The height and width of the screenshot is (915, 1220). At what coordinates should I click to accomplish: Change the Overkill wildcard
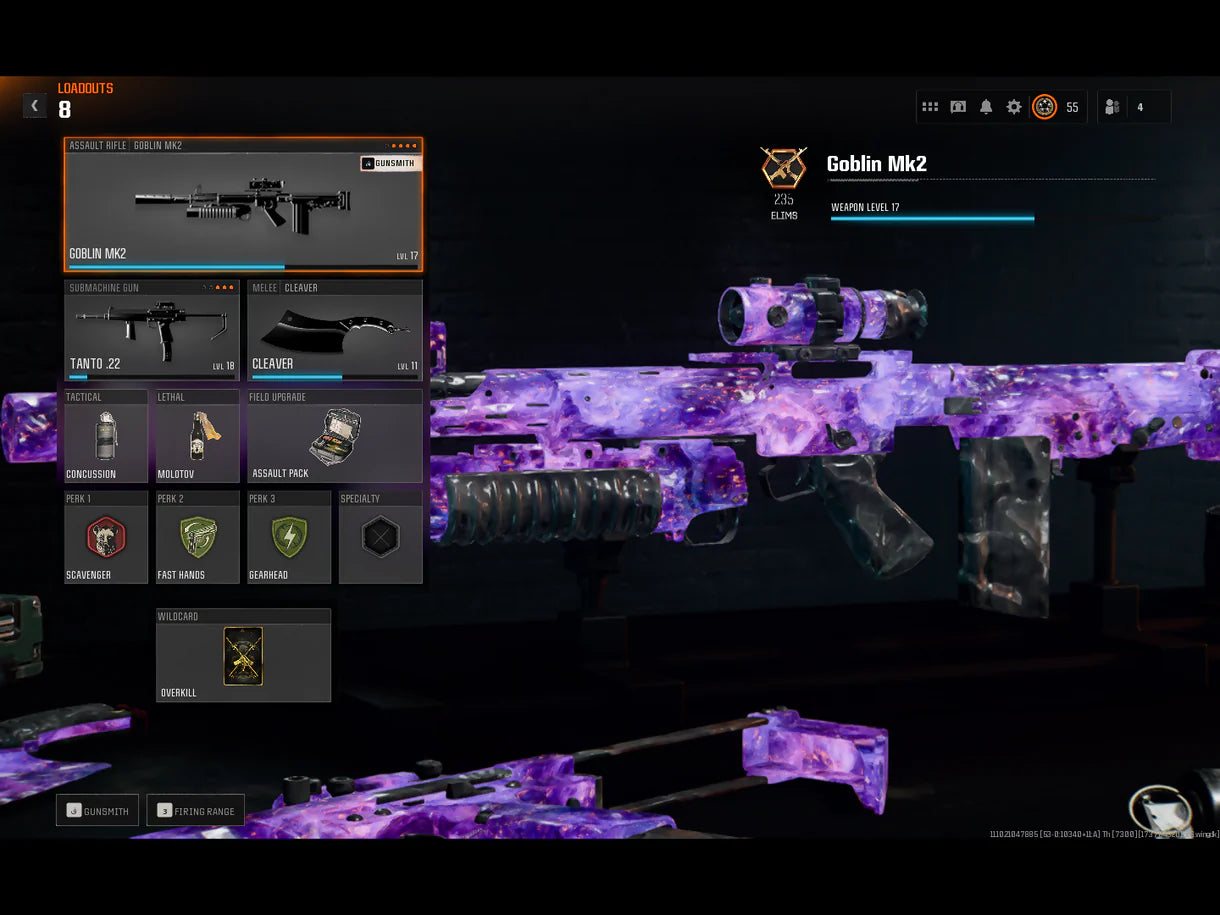(243, 656)
